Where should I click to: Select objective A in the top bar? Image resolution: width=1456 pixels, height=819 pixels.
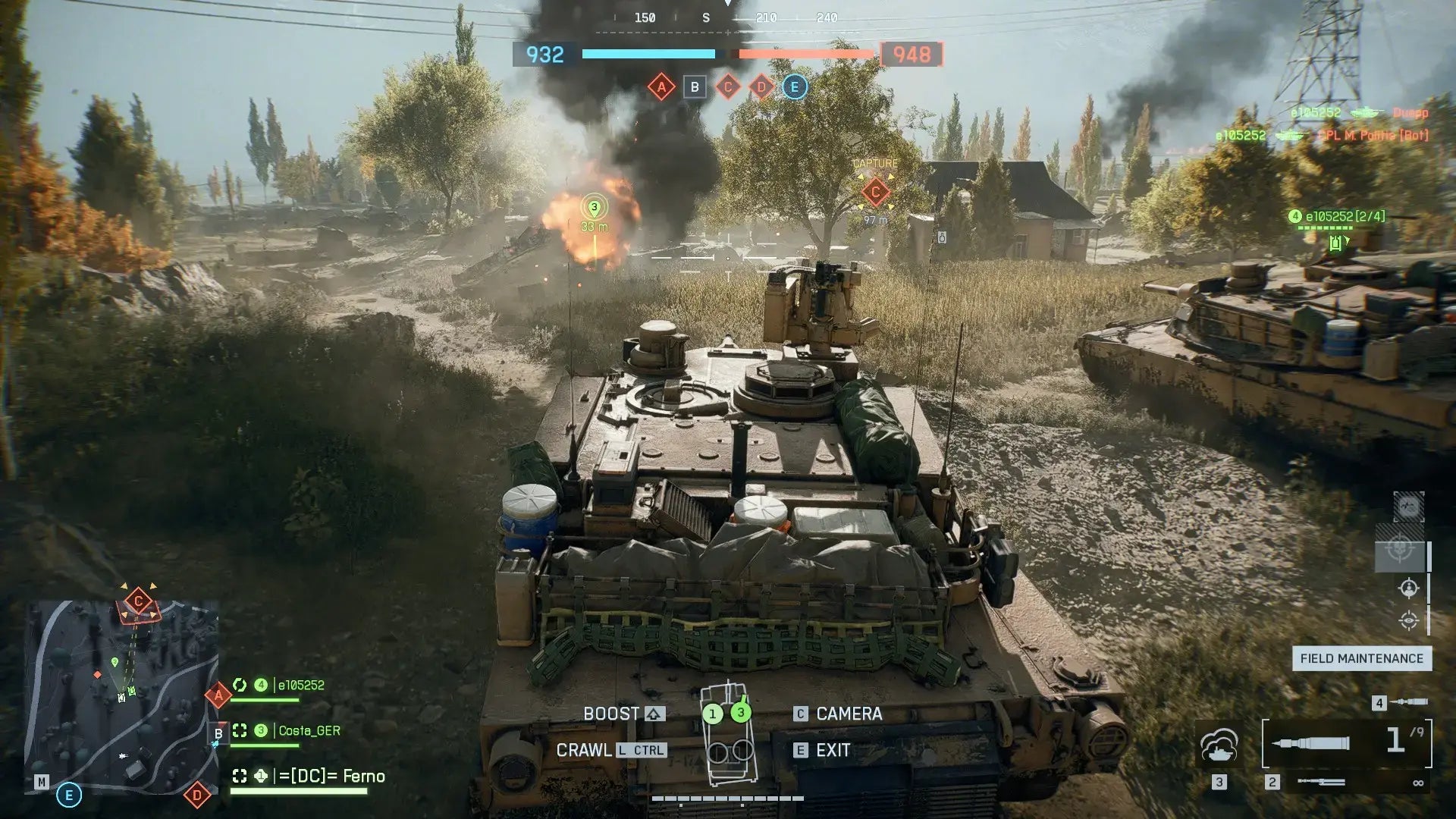pos(661,87)
